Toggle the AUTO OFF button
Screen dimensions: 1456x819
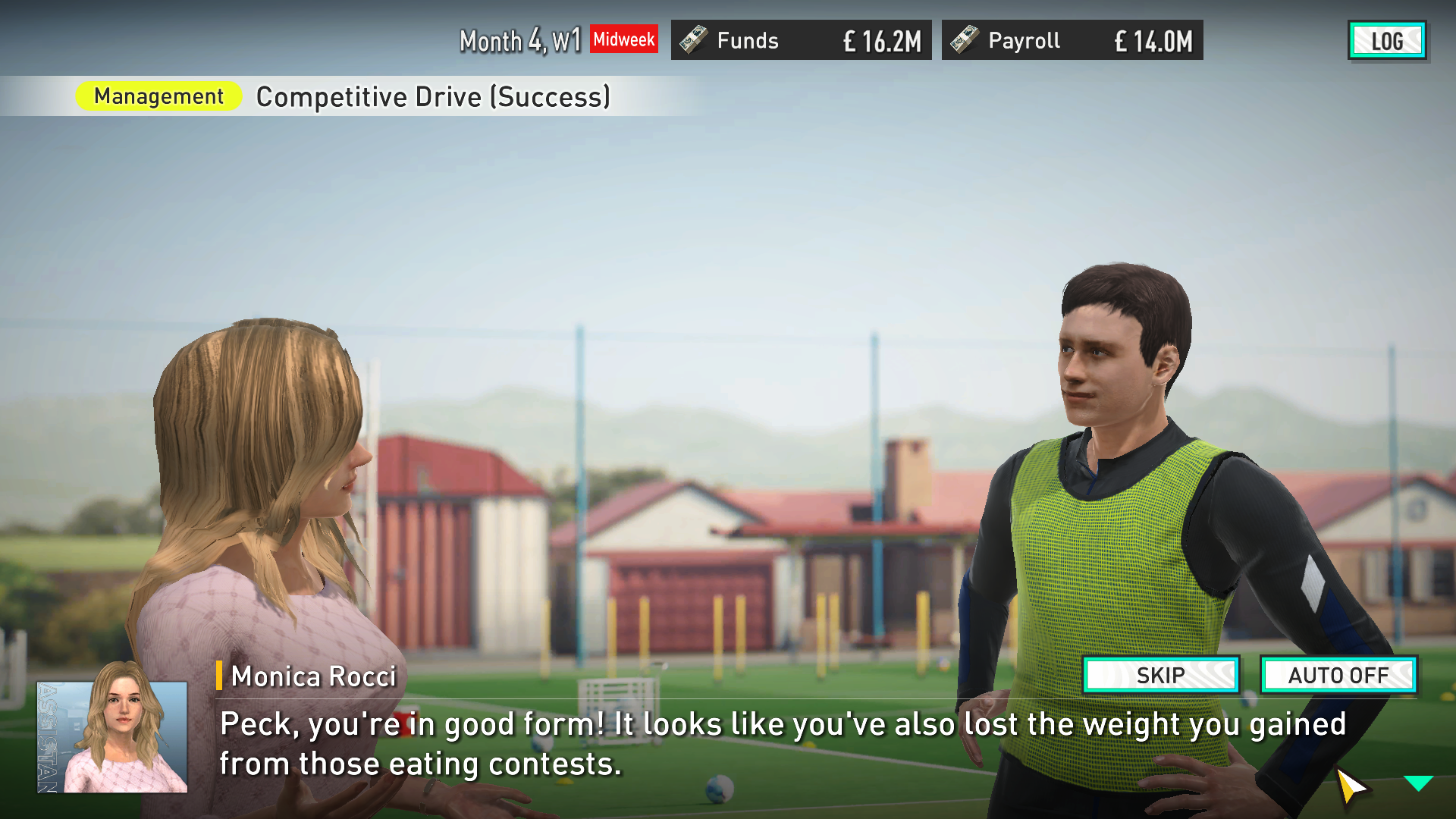click(x=1338, y=675)
